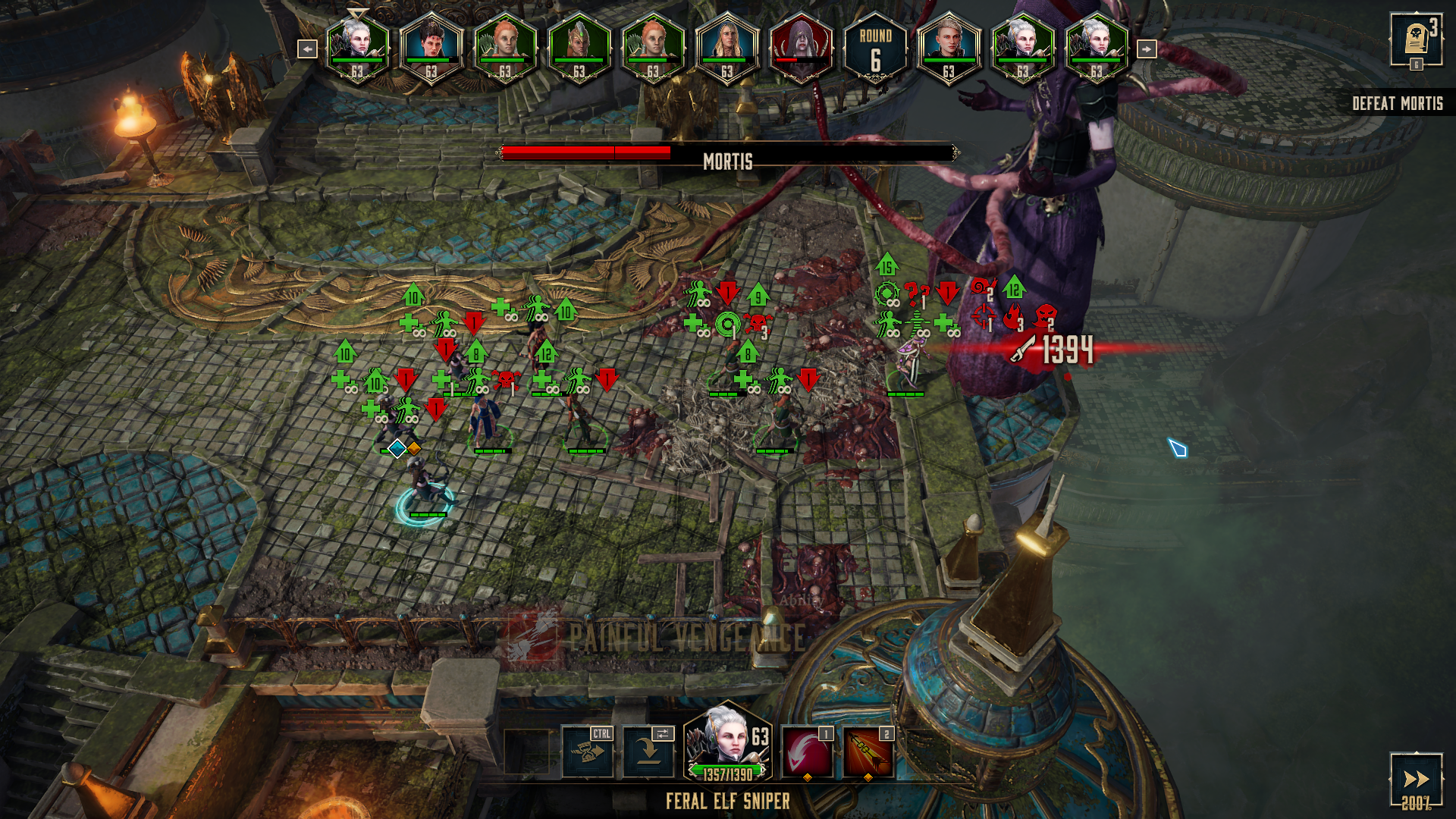Use the hourglass wait action

587,752
